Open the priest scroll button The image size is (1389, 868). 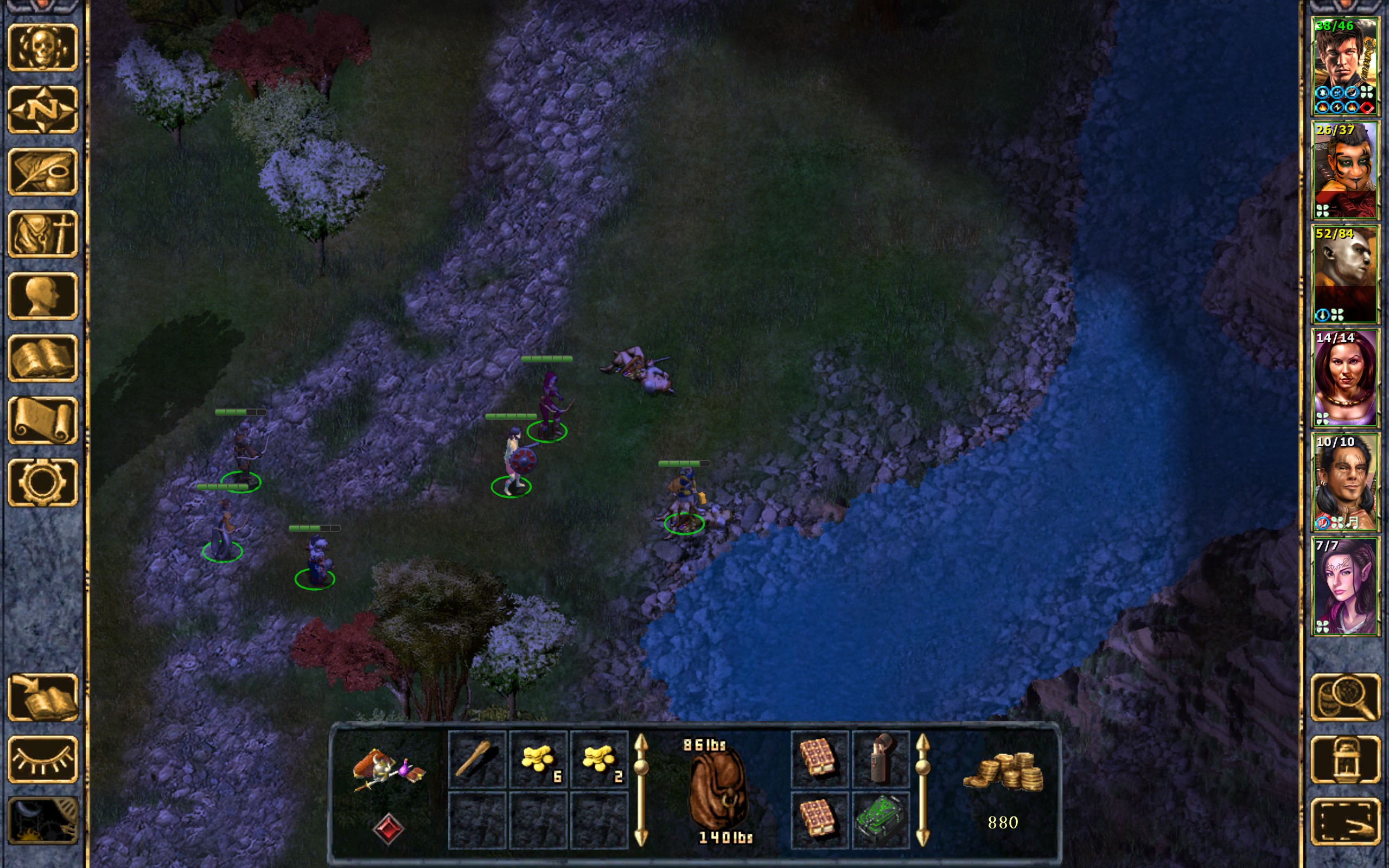point(42,420)
